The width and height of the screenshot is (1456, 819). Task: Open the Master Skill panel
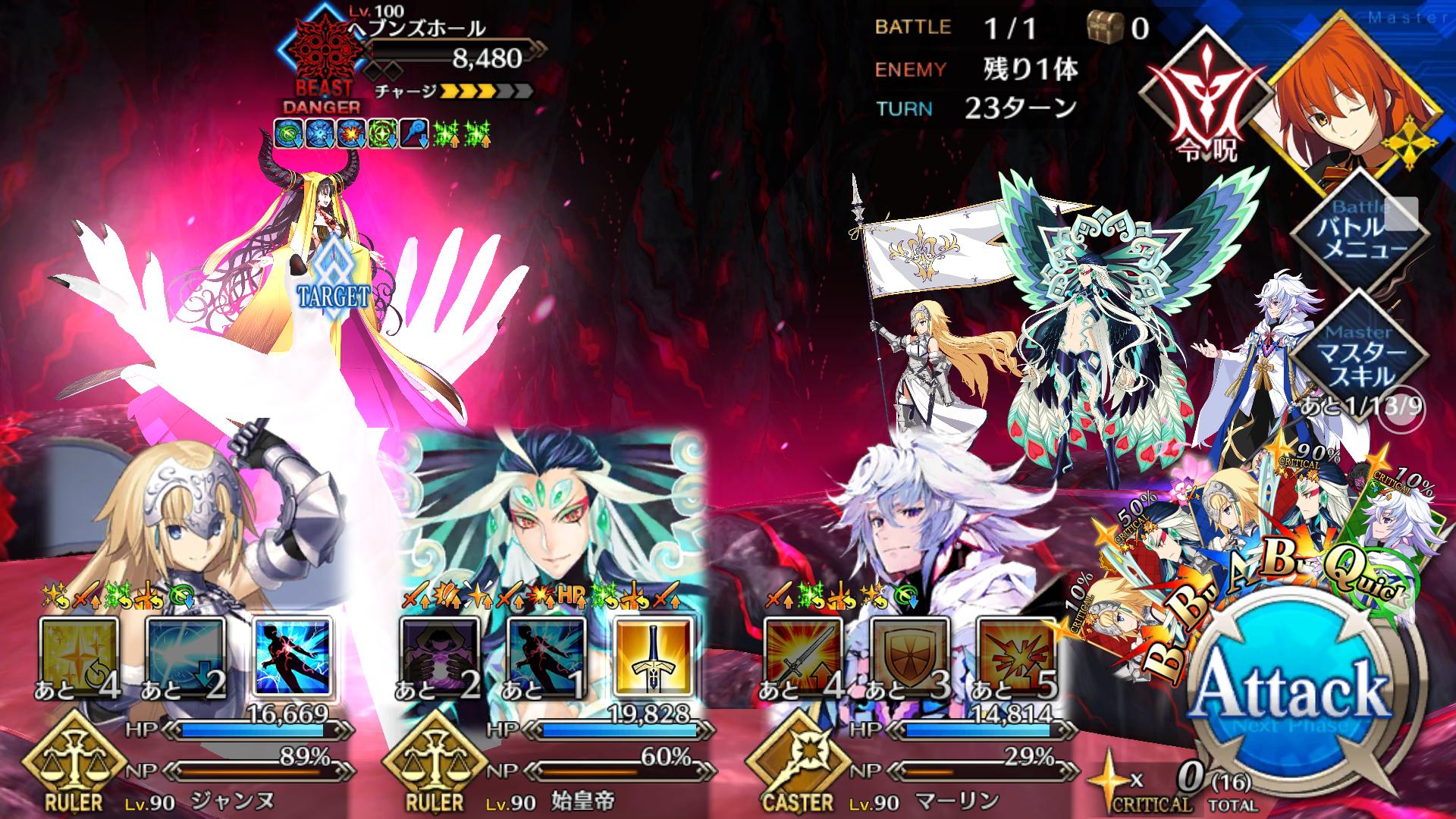pyautogui.click(x=1360, y=355)
